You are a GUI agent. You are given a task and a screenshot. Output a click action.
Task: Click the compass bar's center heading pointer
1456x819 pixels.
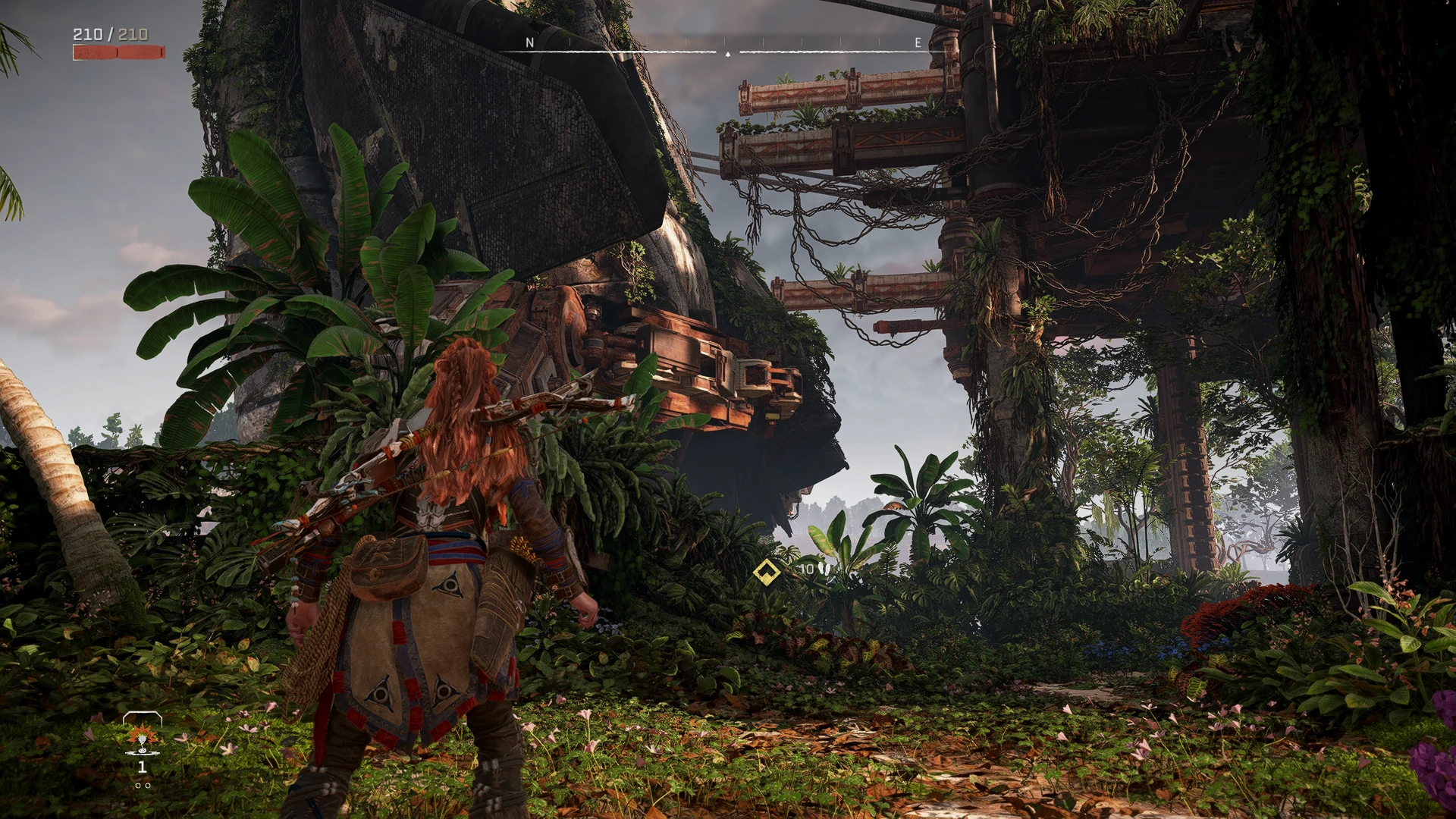[728, 54]
